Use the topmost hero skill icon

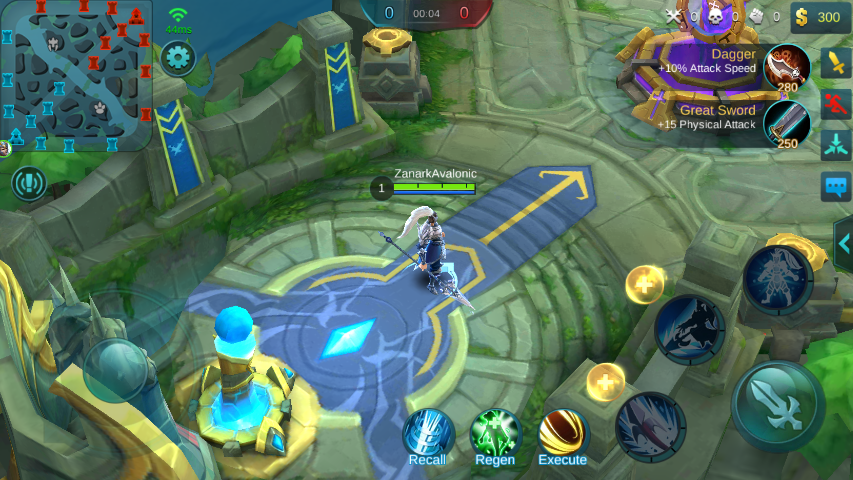777,281
